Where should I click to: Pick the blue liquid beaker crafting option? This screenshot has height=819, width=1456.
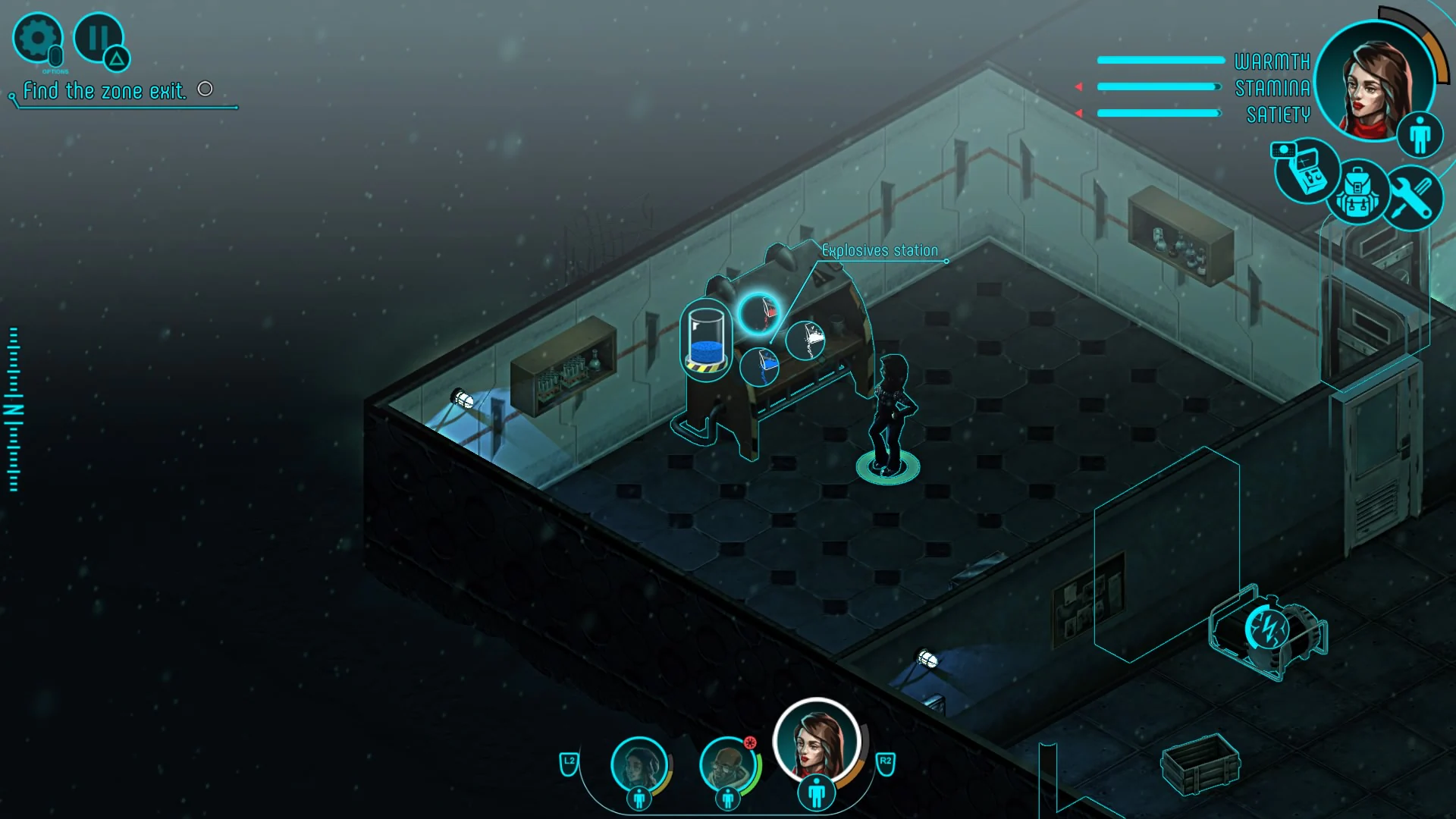761,366
